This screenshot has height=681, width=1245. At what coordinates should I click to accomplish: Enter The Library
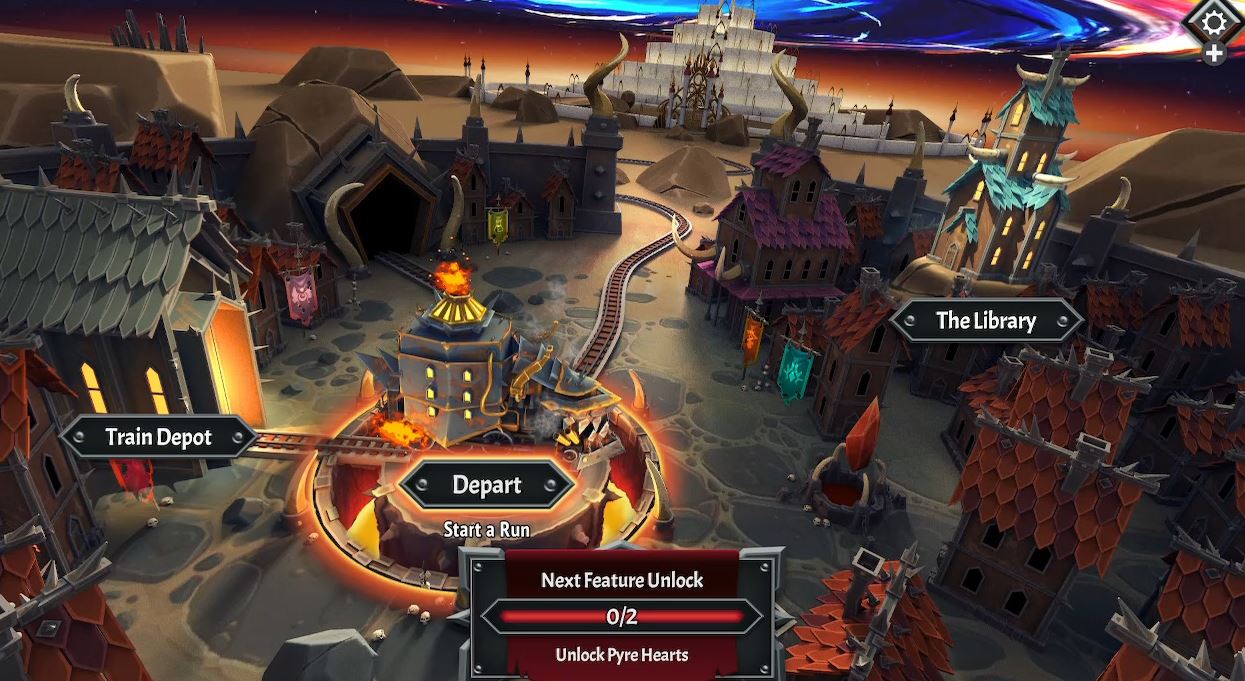click(985, 321)
